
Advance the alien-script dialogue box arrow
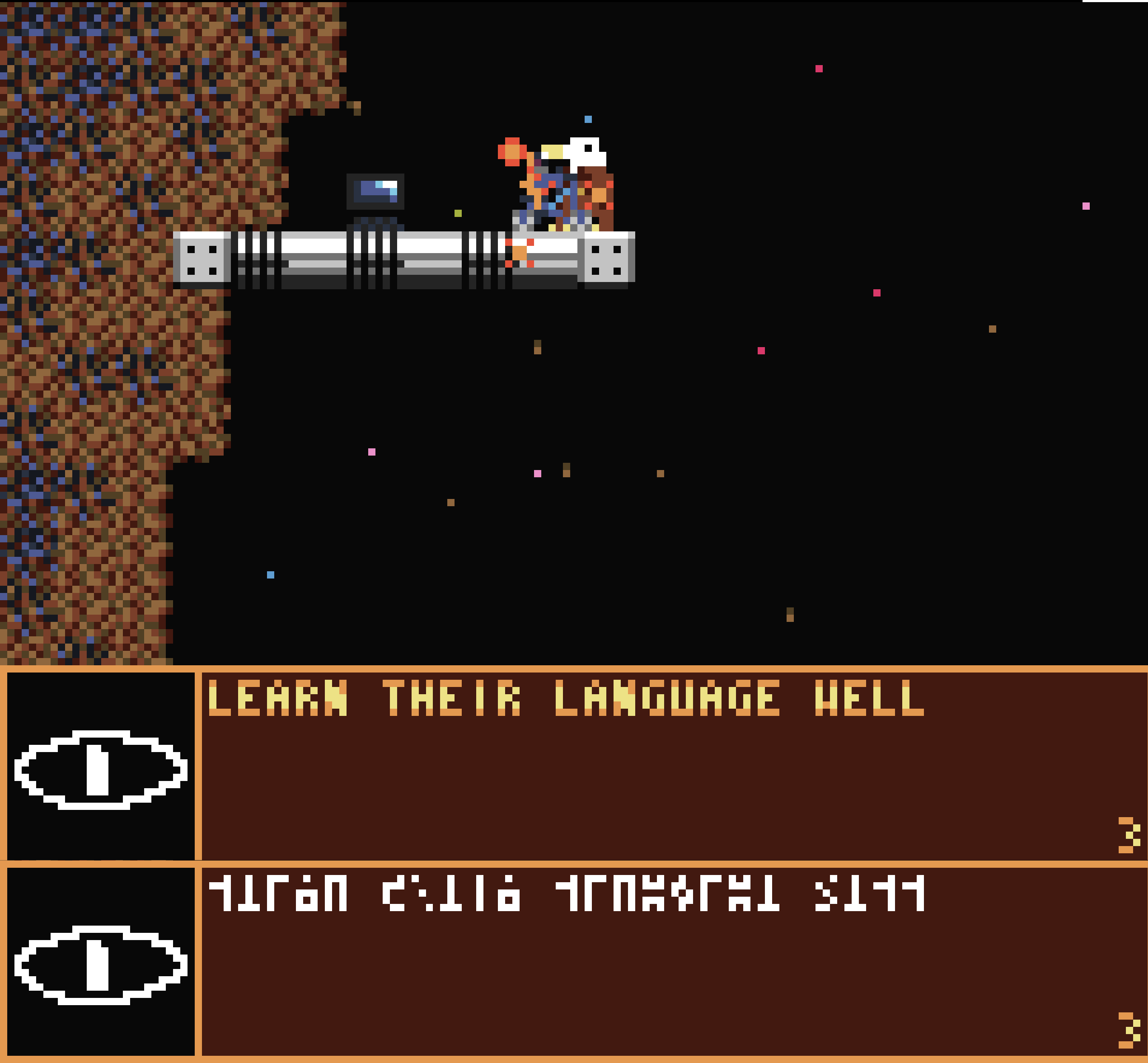[x=1128, y=1030]
